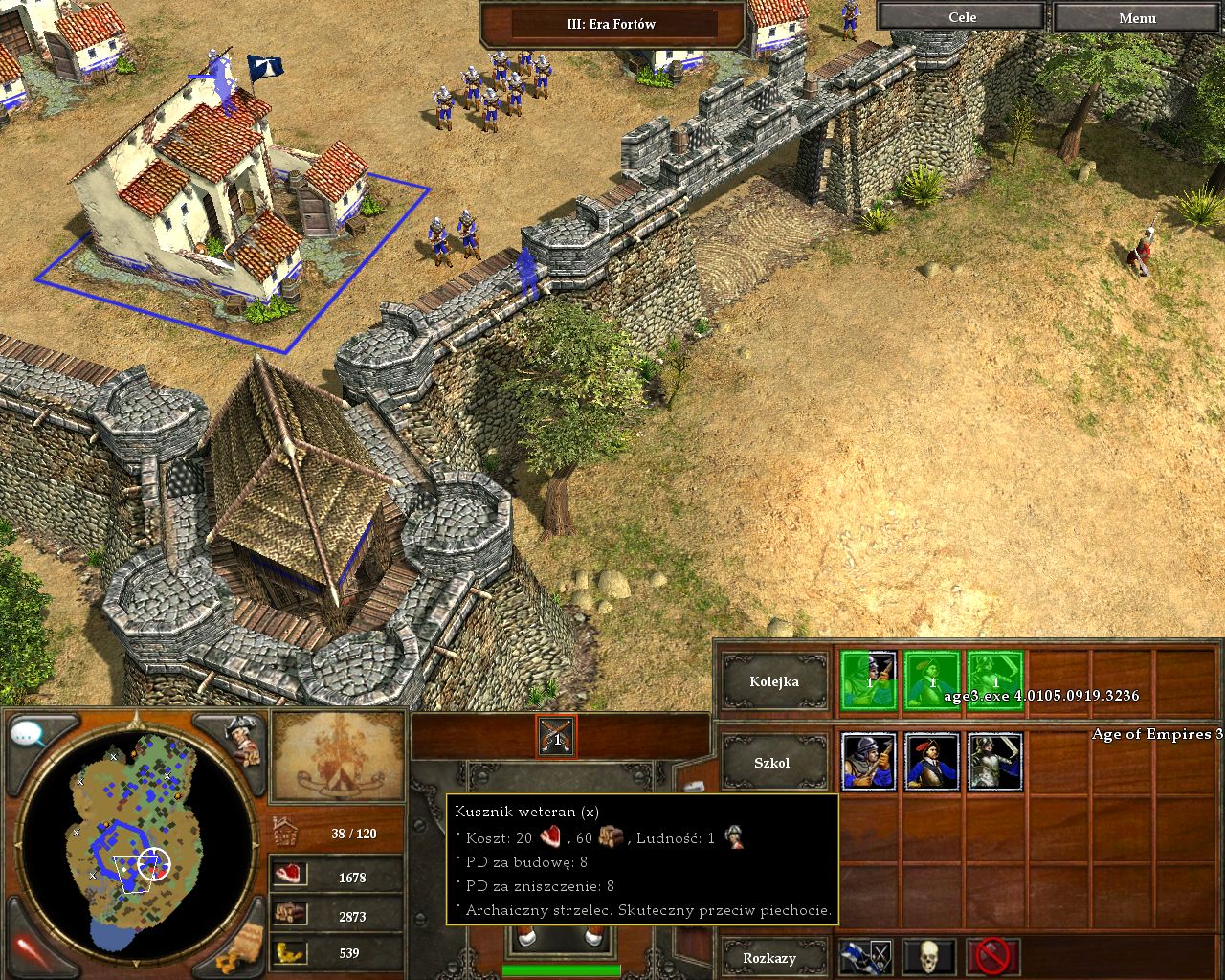This screenshot has height=980, width=1225.
Task: Select the crossed muskets unit icon
Action: 556,735
